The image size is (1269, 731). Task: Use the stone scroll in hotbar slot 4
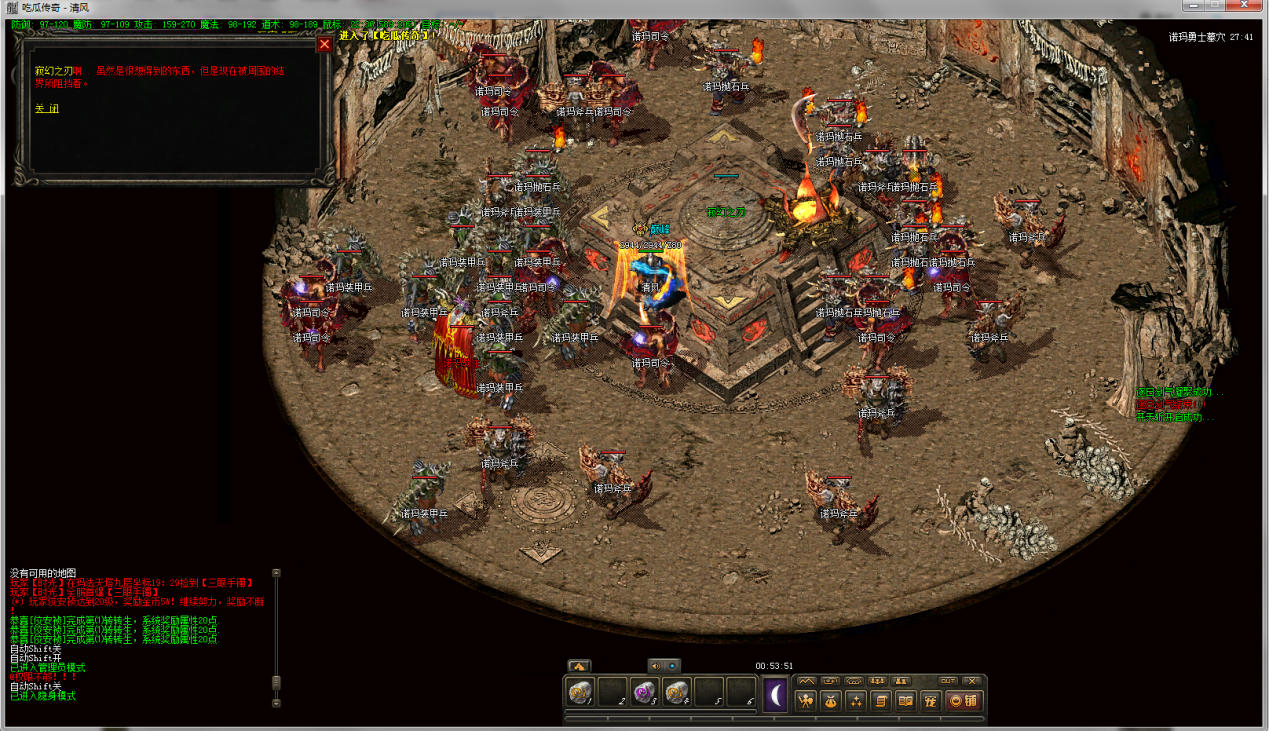(x=677, y=692)
